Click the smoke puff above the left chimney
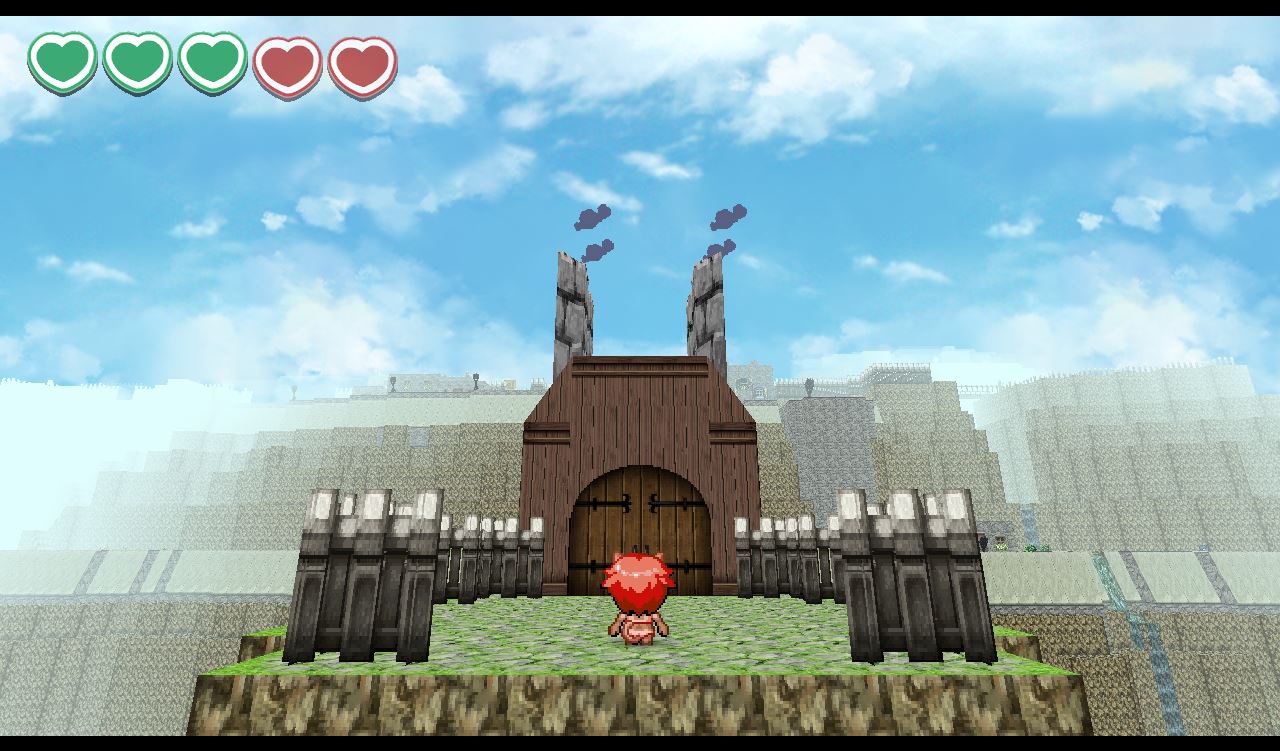This screenshot has width=1280, height=751. click(592, 218)
